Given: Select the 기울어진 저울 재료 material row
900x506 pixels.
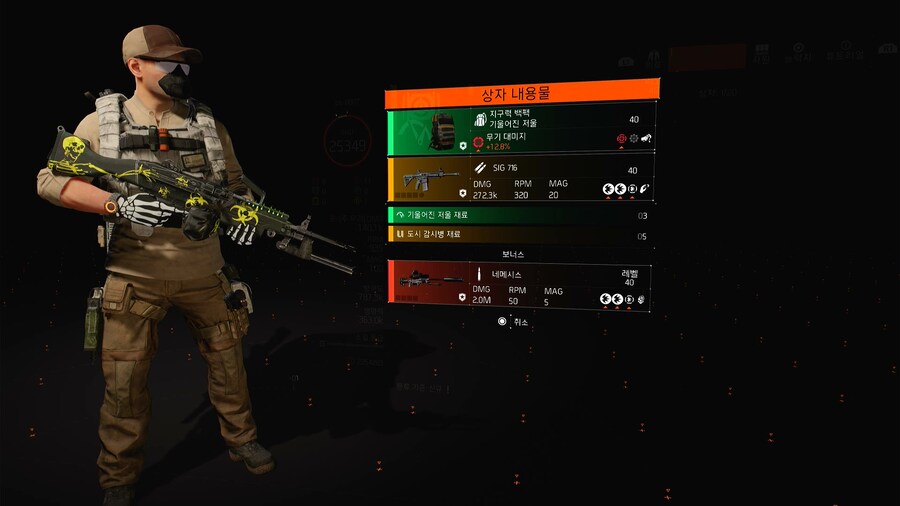Looking at the screenshot, I should tap(522, 215).
